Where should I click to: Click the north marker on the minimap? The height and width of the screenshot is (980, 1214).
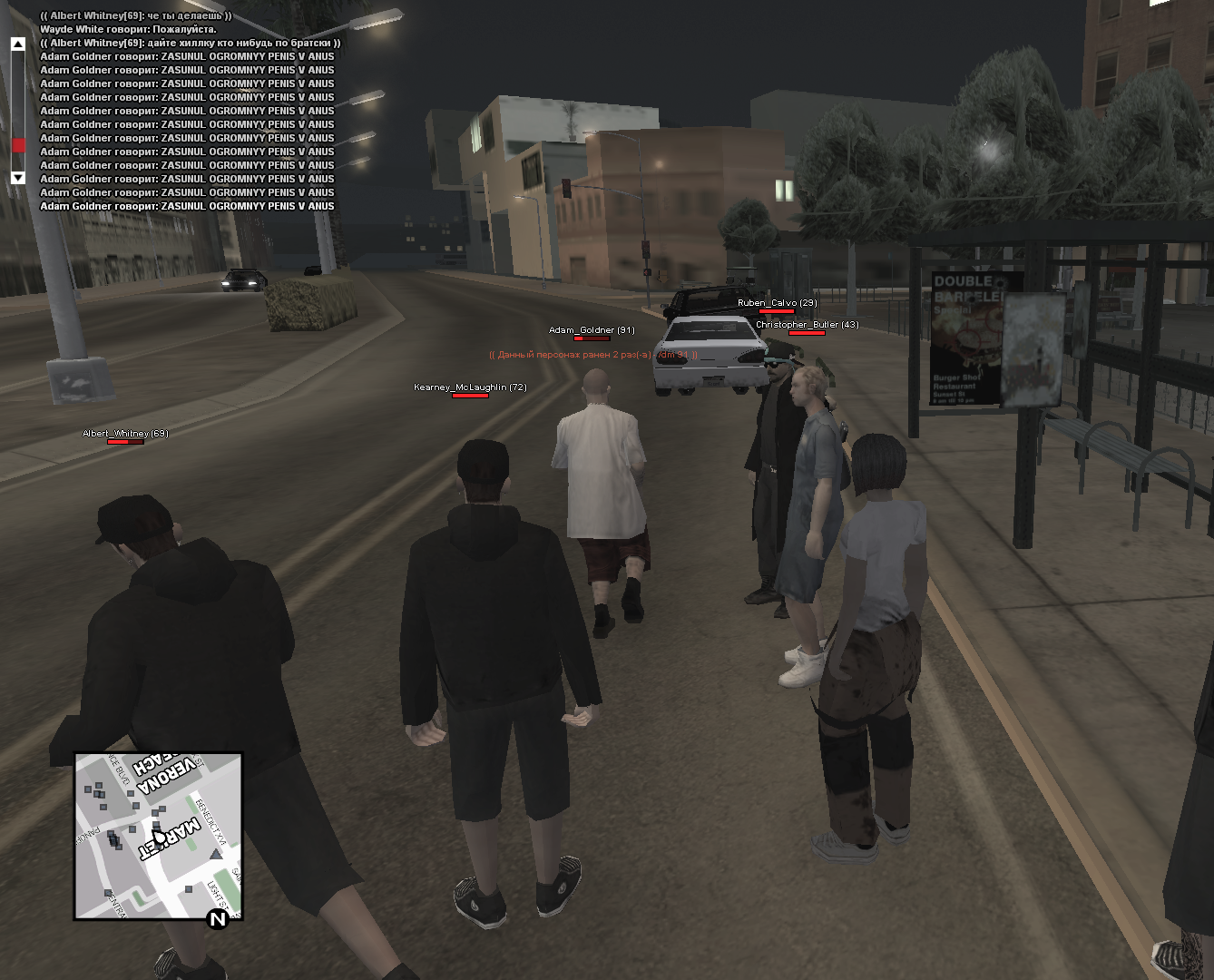(218, 919)
